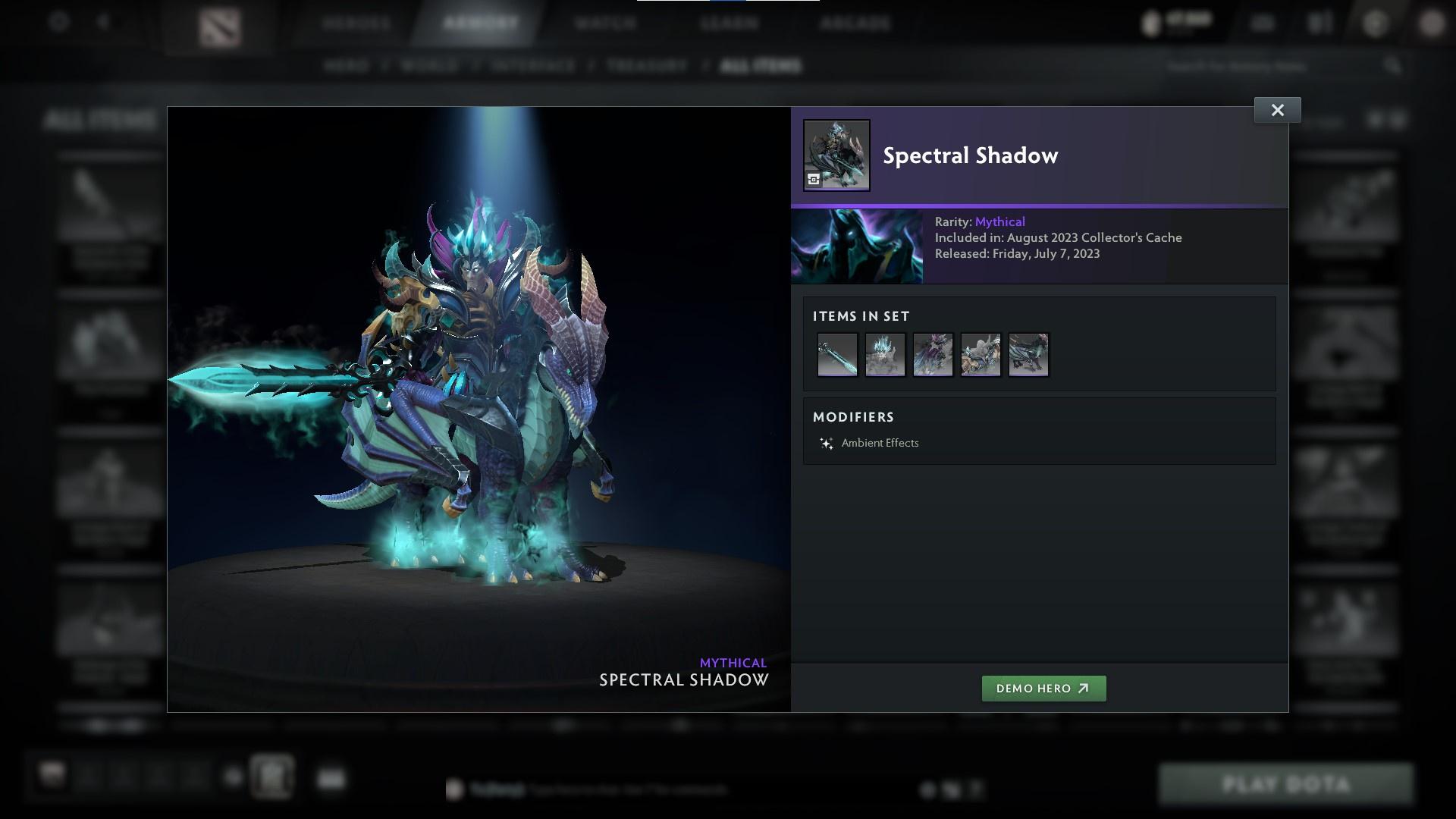Switch to the ARCADE tab
The image size is (1456, 819).
[855, 23]
